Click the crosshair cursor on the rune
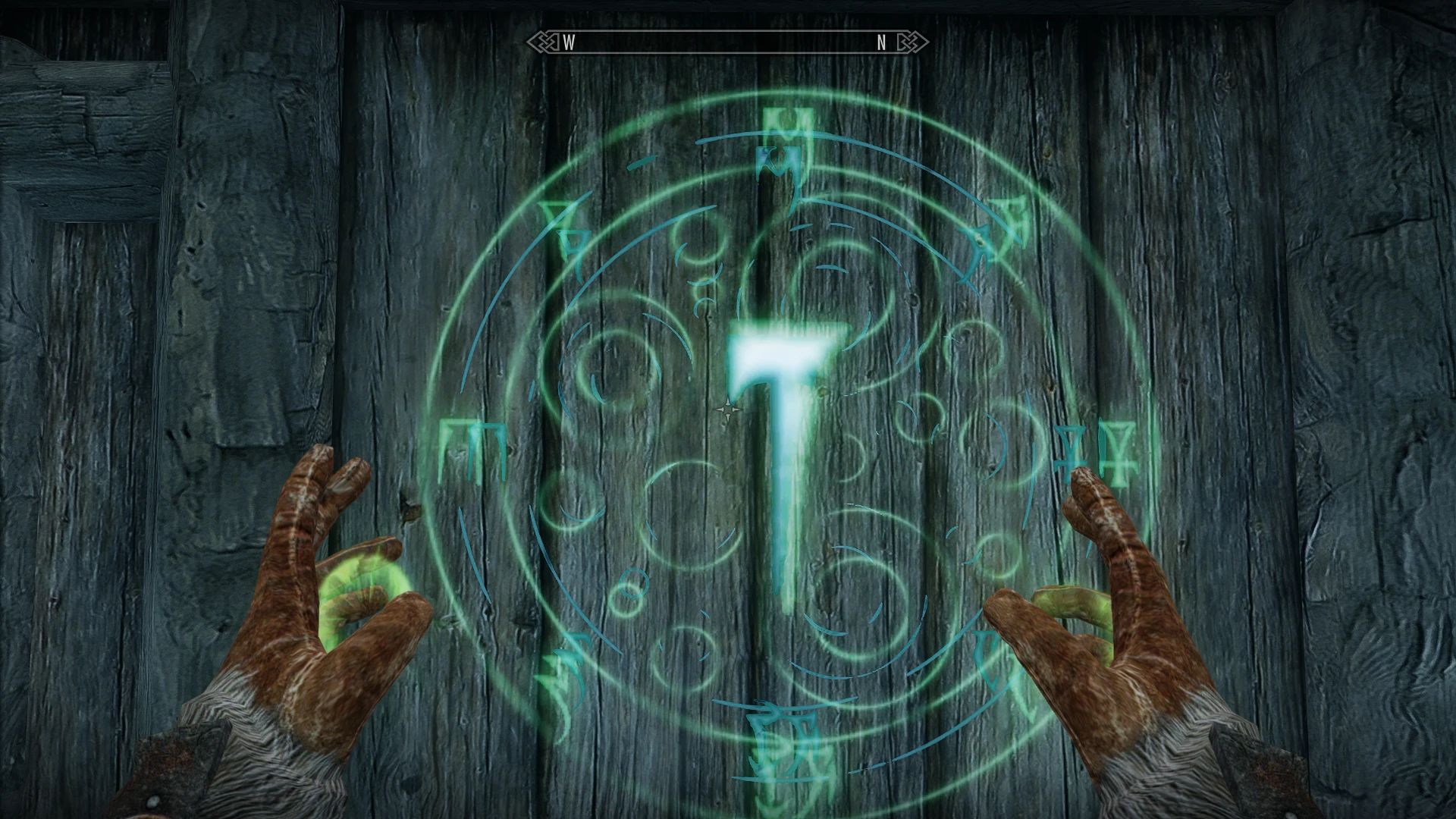The height and width of the screenshot is (819, 1456). 727,409
